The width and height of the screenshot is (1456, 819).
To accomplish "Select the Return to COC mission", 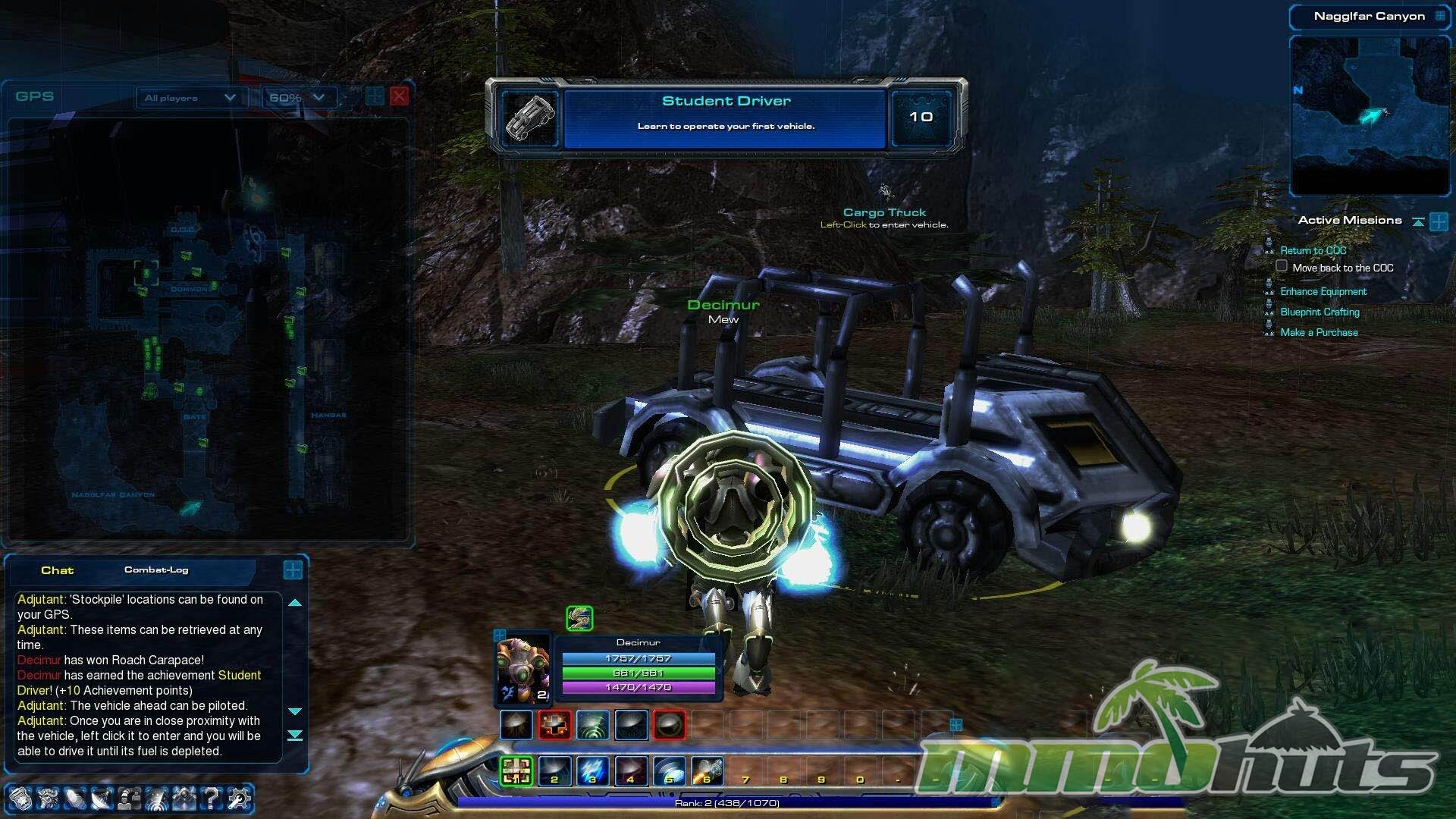I will point(1313,251).
